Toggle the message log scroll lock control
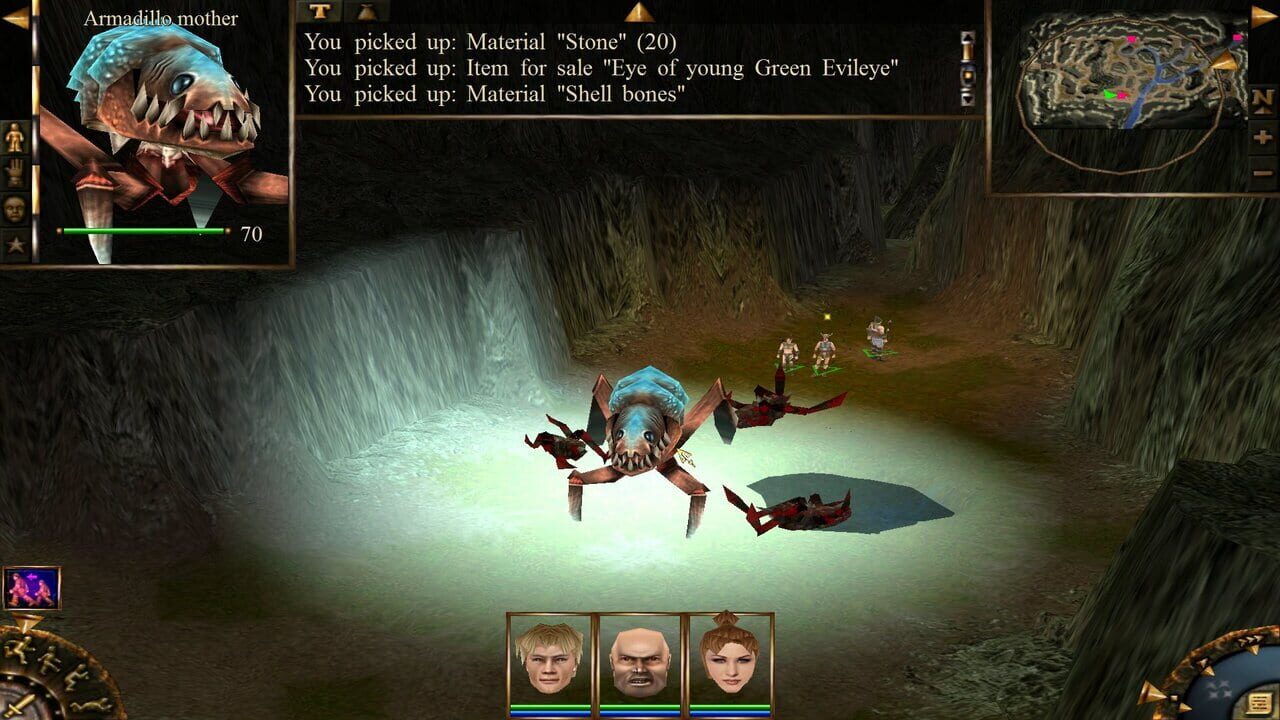1280x720 pixels. (x=966, y=76)
